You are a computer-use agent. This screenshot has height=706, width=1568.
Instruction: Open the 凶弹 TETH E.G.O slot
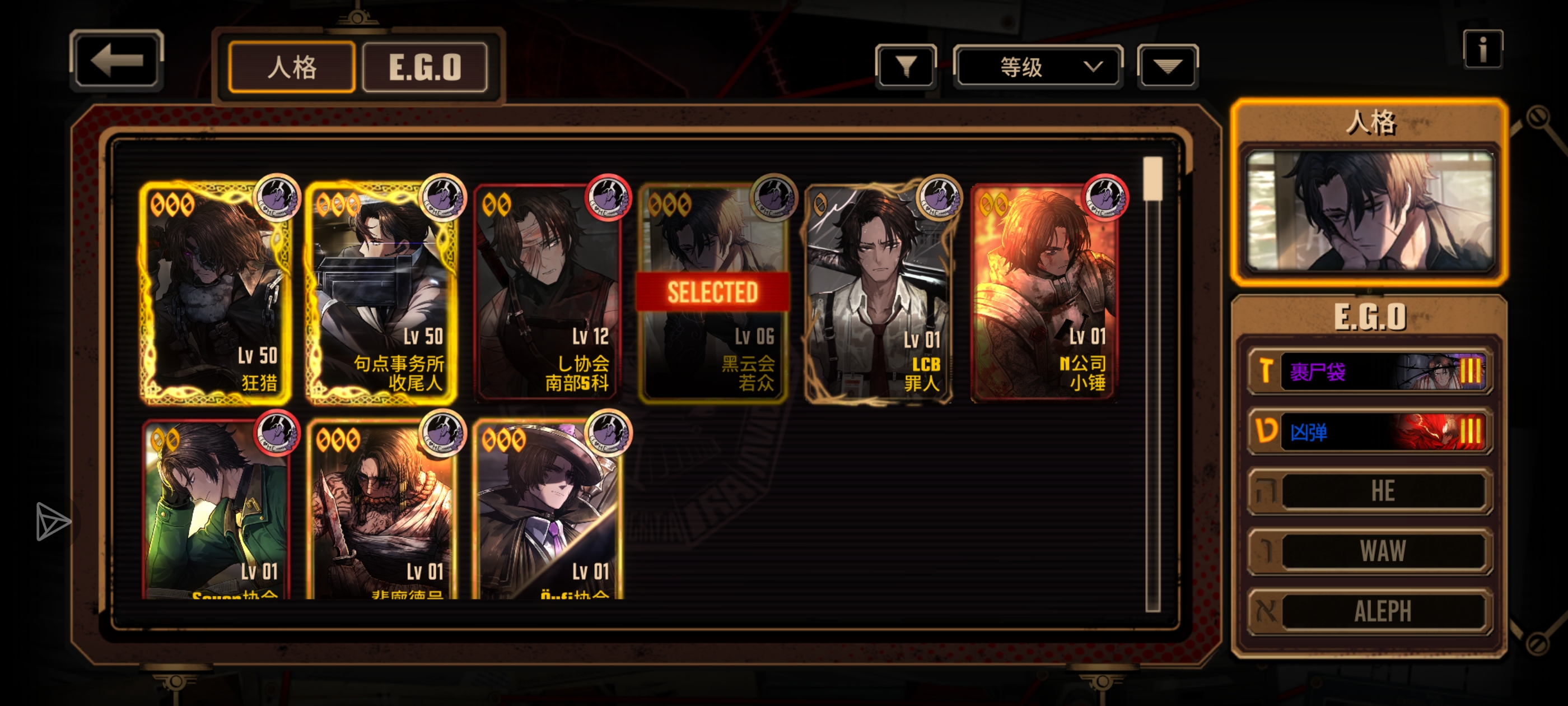1369,431
